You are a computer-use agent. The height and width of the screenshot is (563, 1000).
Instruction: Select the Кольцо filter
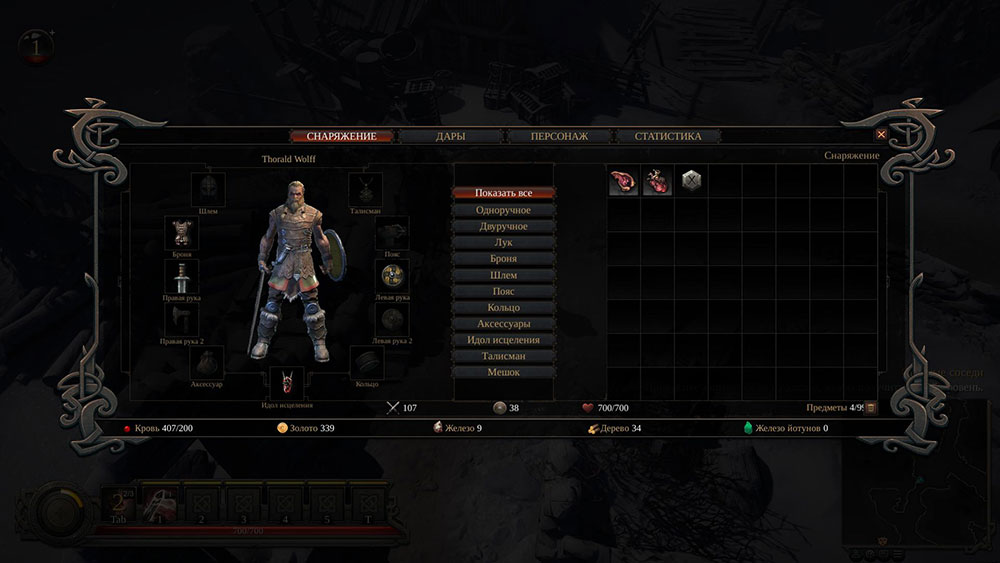(503, 307)
